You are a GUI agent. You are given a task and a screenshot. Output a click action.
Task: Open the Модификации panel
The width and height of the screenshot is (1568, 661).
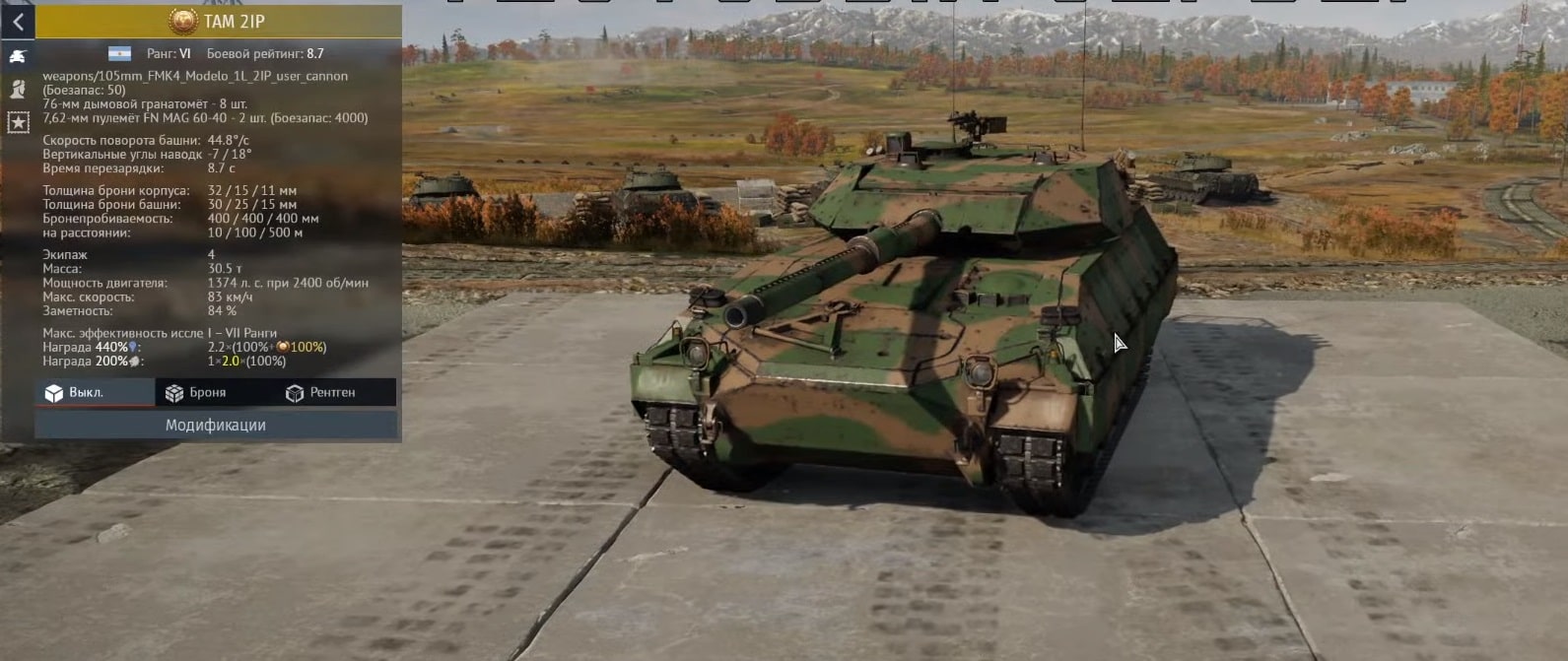(x=216, y=425)
